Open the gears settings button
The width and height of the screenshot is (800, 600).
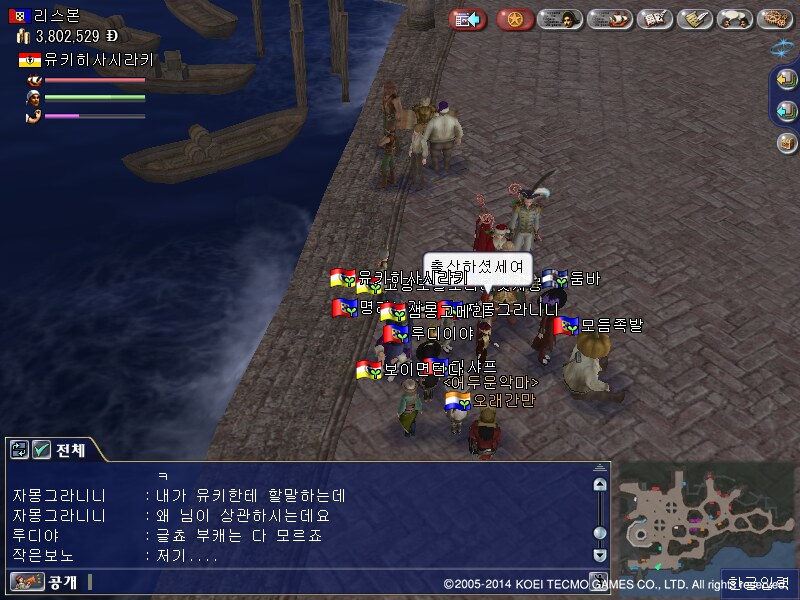775,19
